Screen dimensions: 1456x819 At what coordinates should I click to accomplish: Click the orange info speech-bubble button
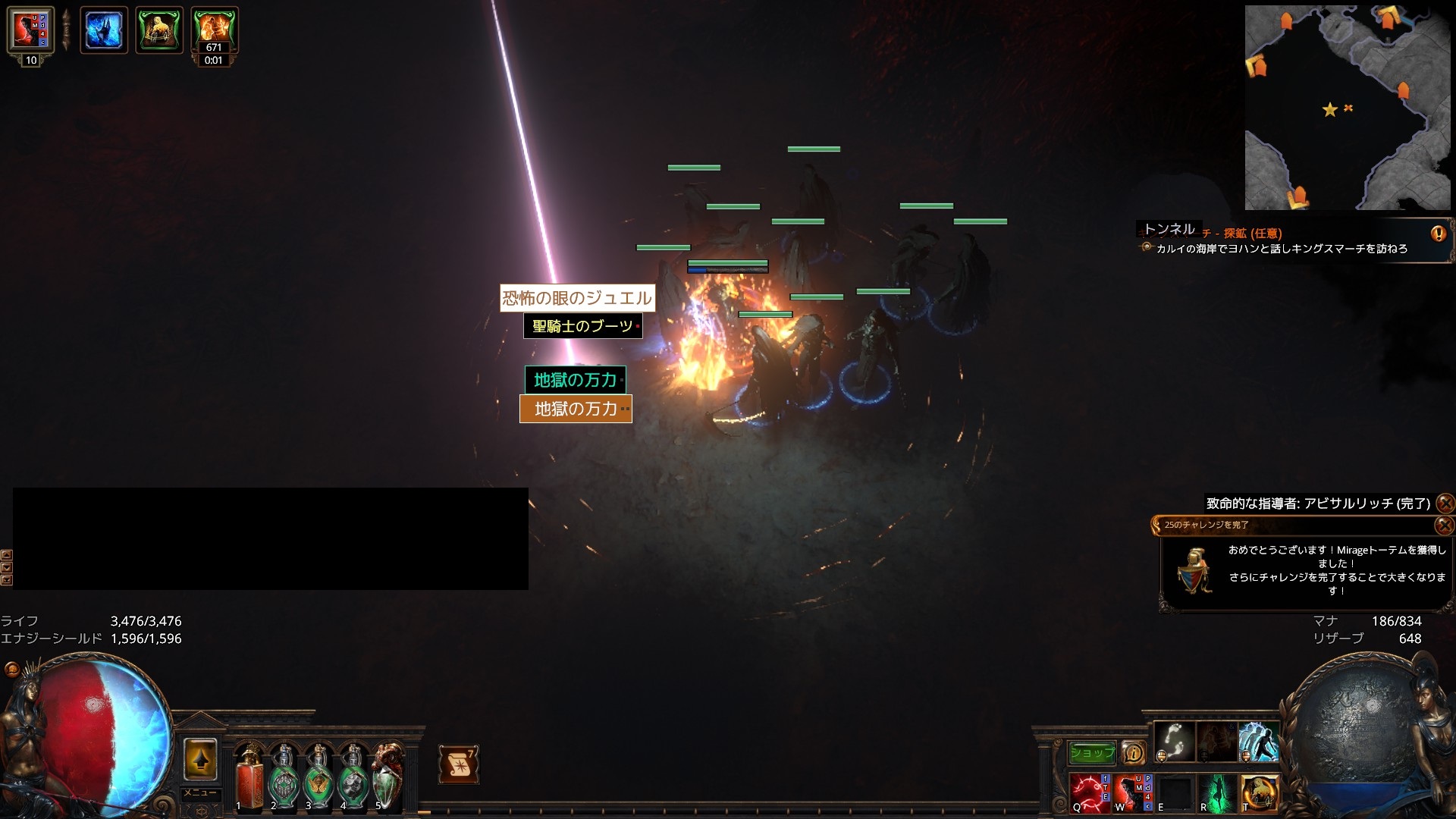pos(1133,752)
